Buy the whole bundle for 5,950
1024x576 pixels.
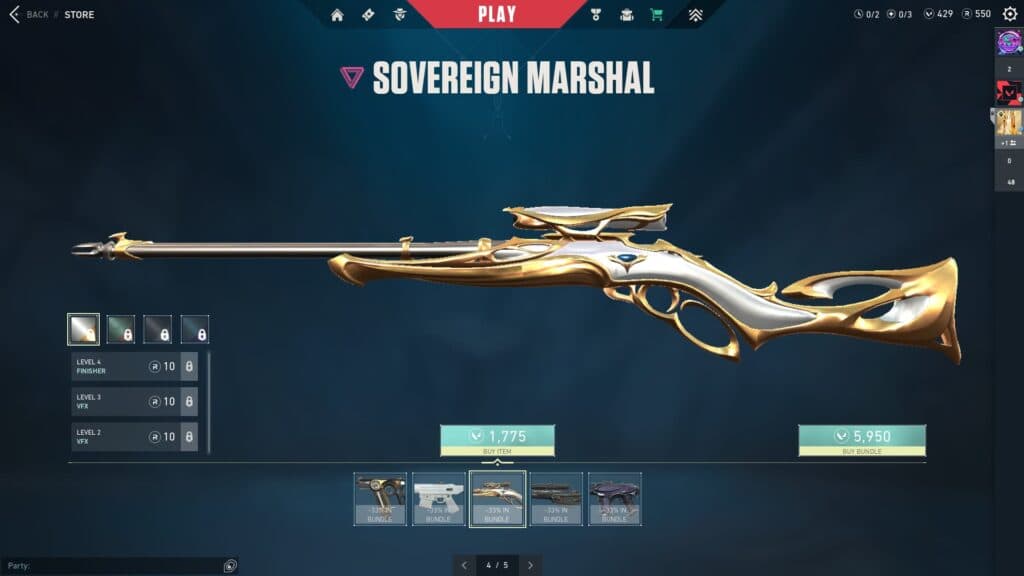[861, 437]
